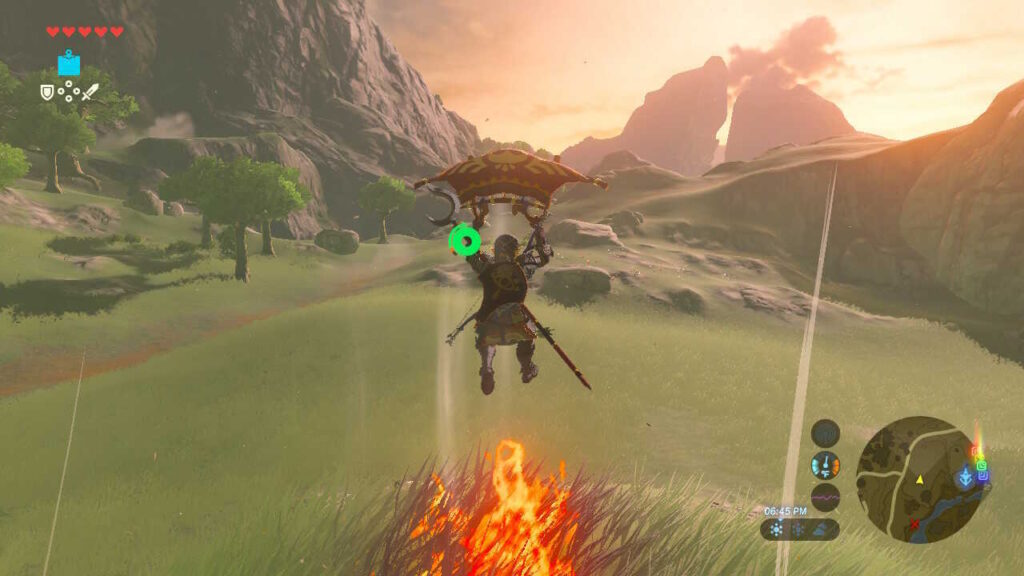Screen dimensions: 1024x576
Task: Click the weather forecast panel
Action: 799,529
